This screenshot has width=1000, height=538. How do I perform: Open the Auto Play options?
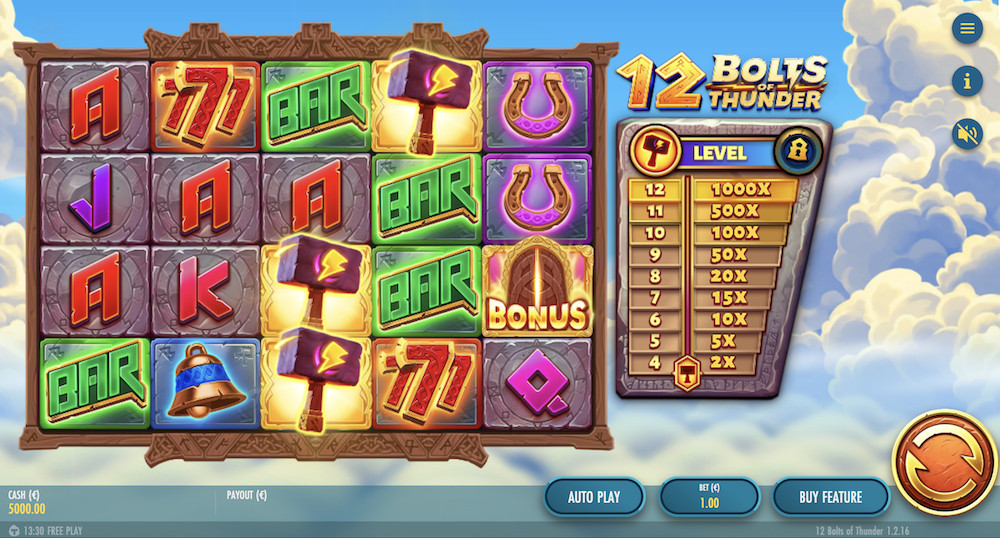[x=594, y=496]
